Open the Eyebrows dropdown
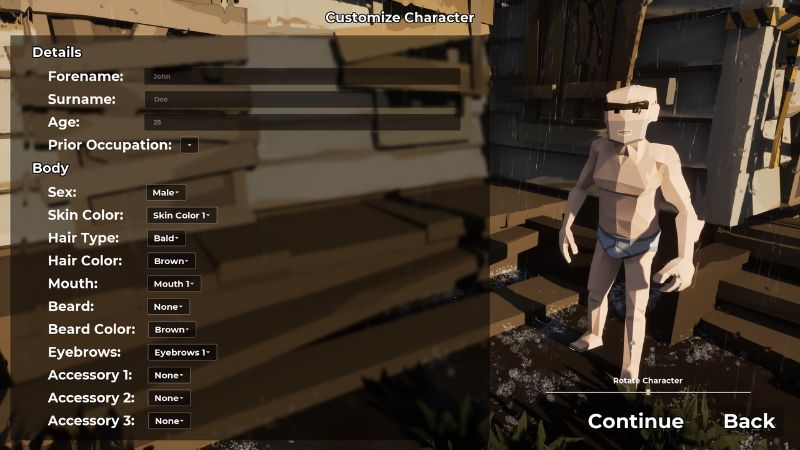This screenshot has height=450, width=800. 182,353
